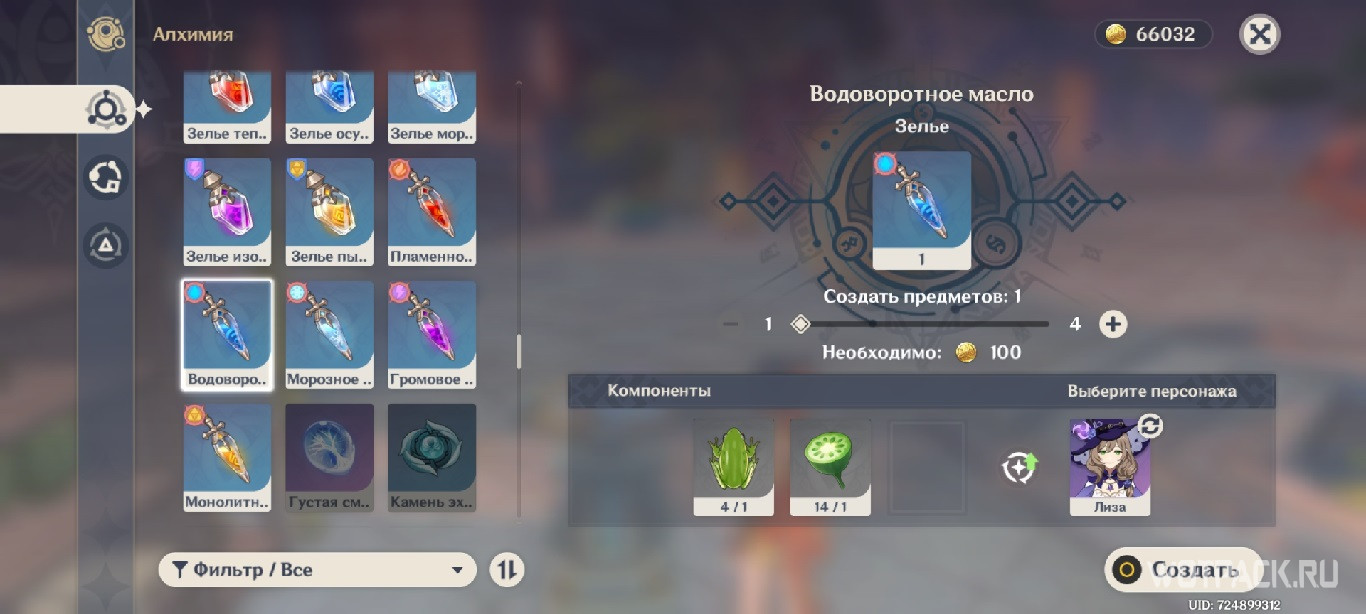Select the Водоворотное масло recipe
The height and width of the screenshot is (614, 1366).
pyautogui.click(x=228, y=334)
